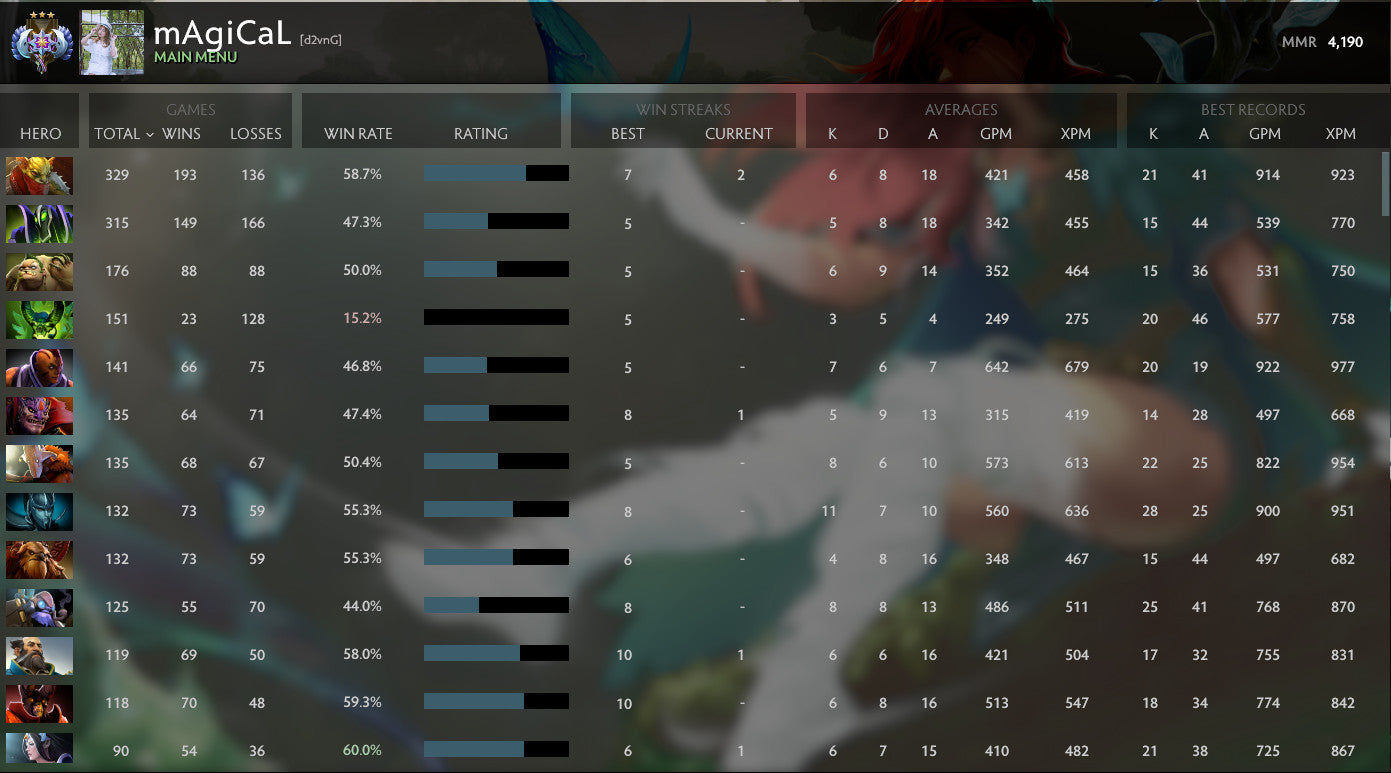
Task: Select the Mirana hero portrait at the bottom
Action: pos(39,751)
